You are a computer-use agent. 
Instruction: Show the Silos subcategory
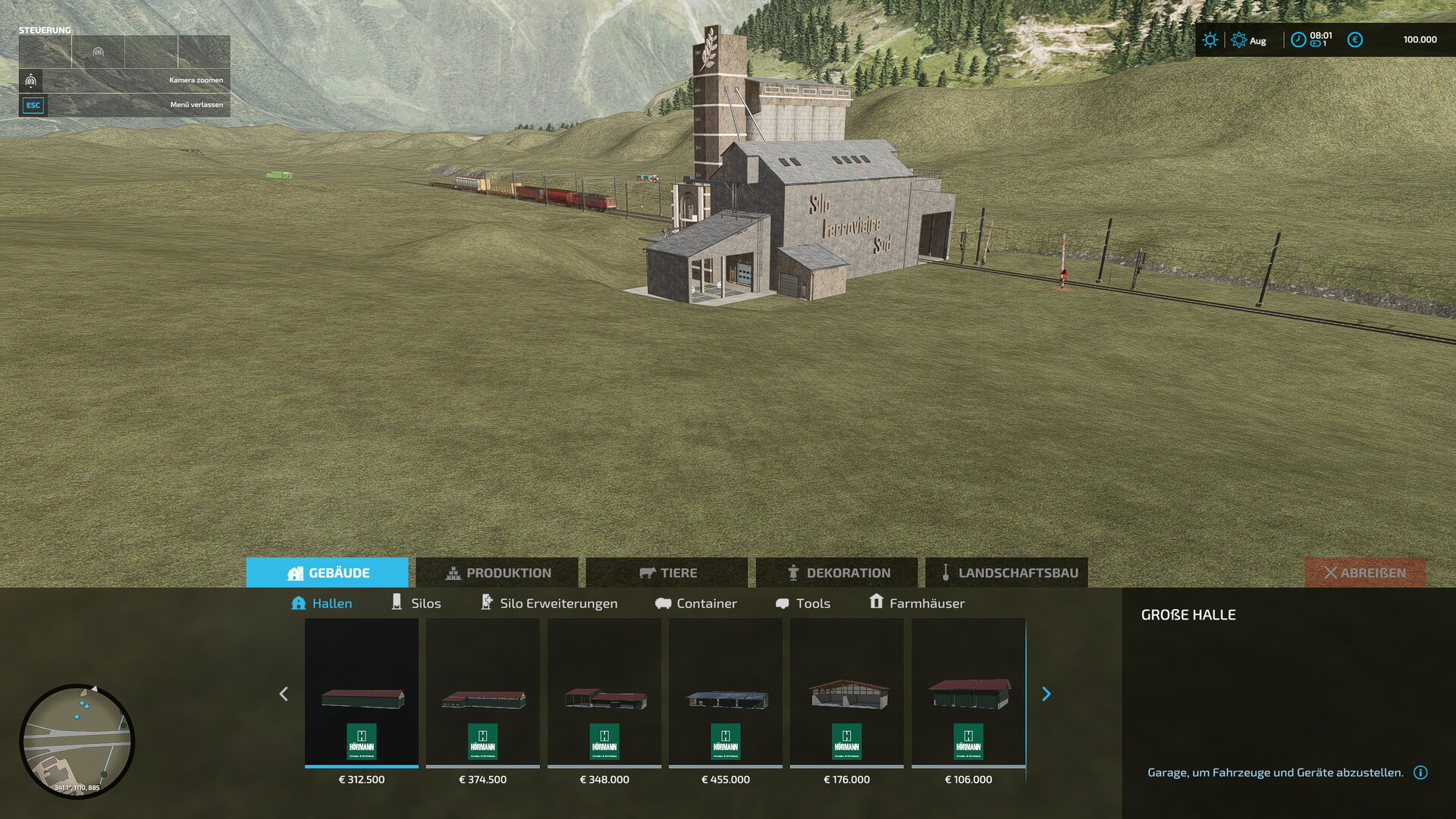(x=416, y=603)
